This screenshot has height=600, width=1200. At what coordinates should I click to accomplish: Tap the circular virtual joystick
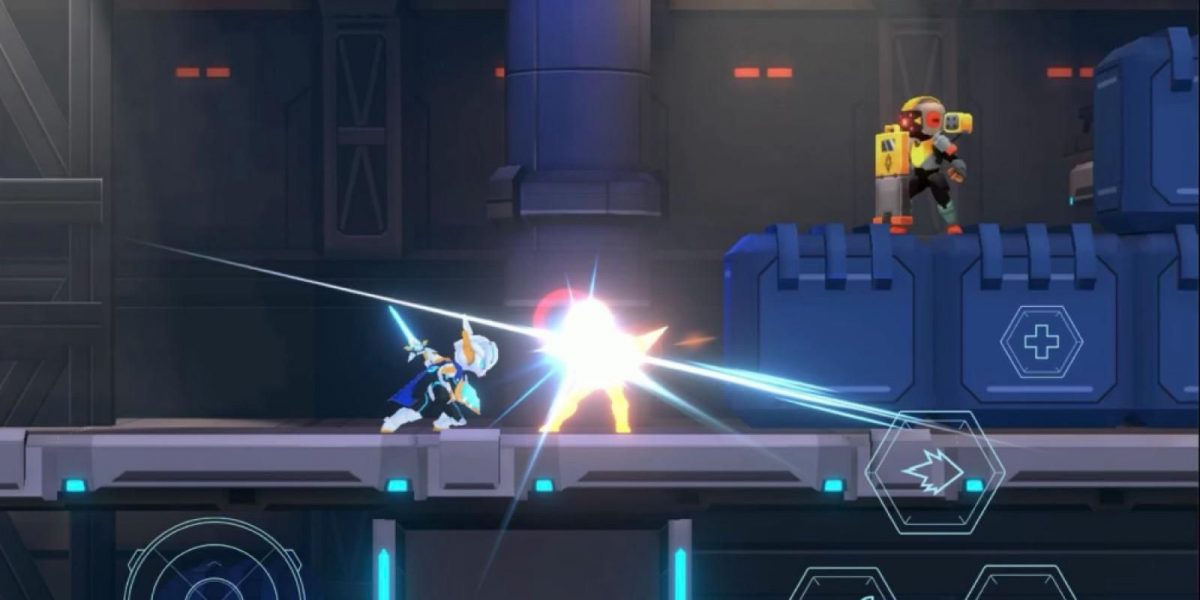215,568
